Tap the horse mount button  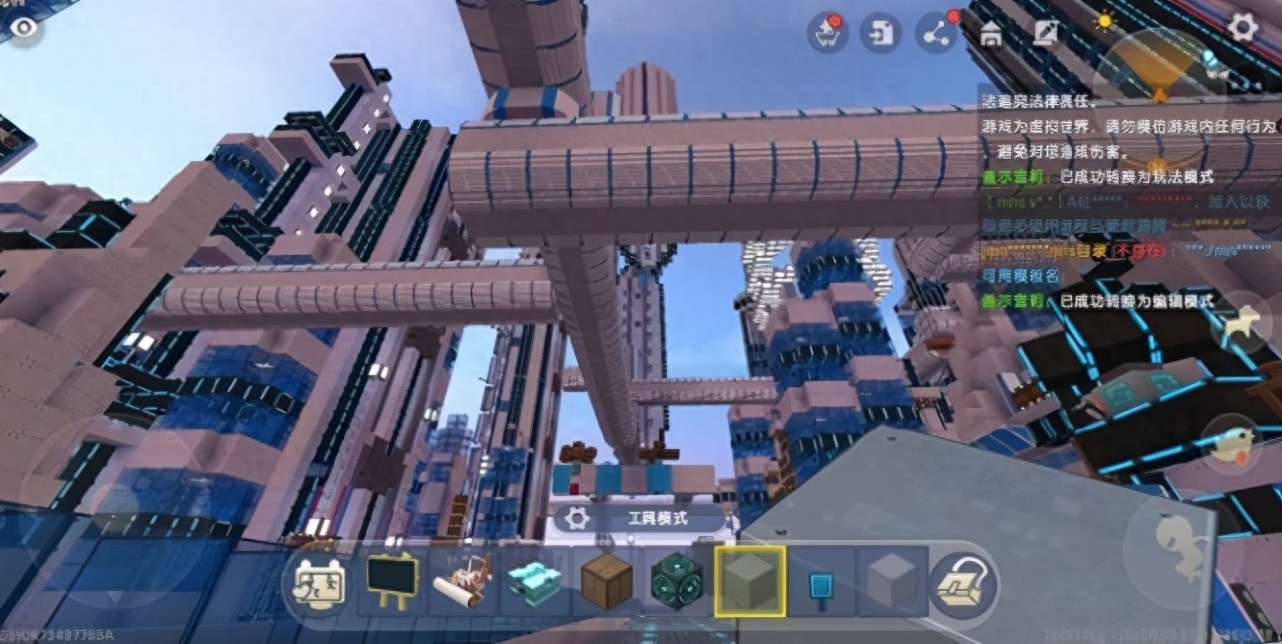(1241, 324)
